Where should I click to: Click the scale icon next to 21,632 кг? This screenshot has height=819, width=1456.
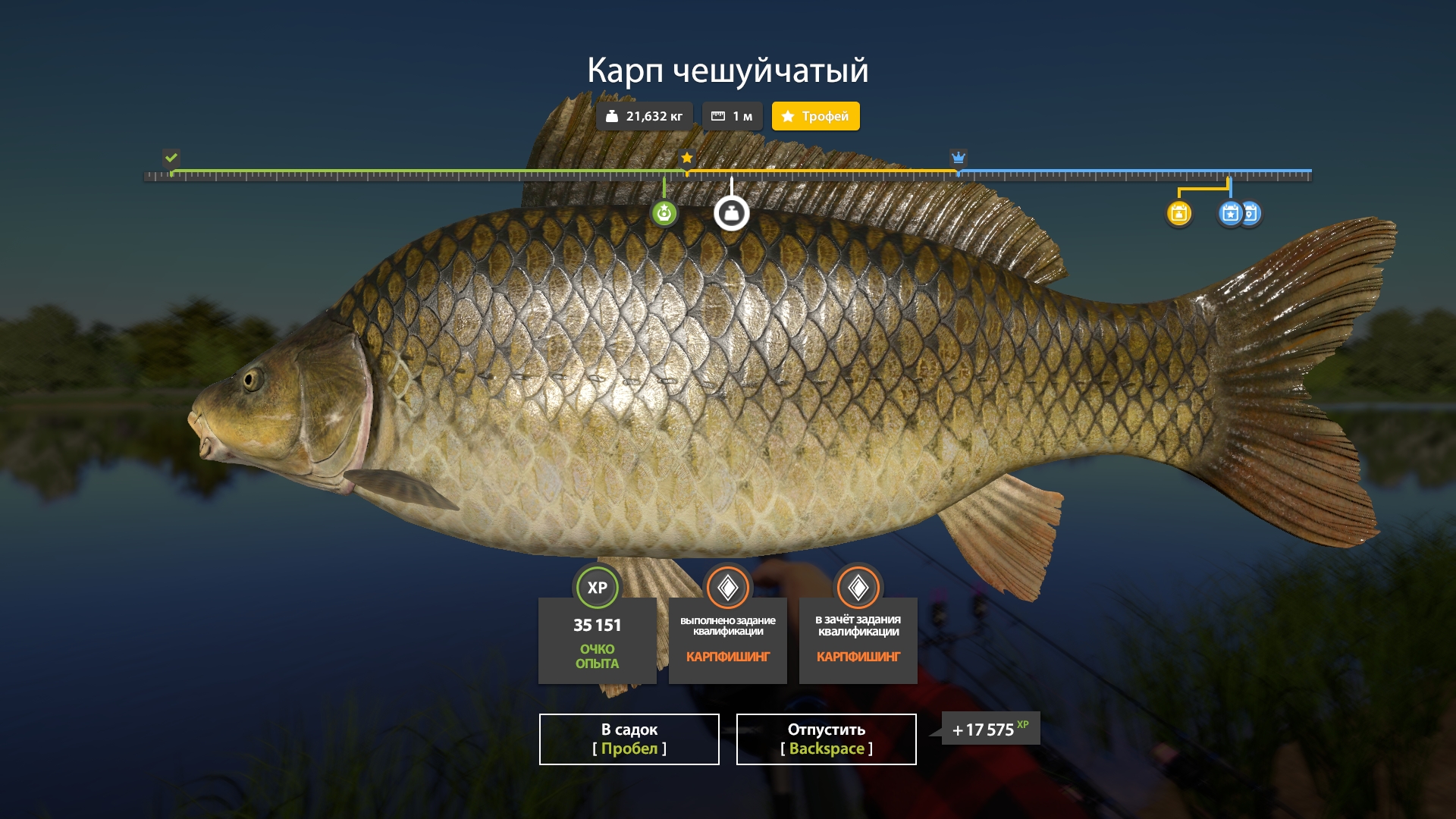click(x=613, y=116)
